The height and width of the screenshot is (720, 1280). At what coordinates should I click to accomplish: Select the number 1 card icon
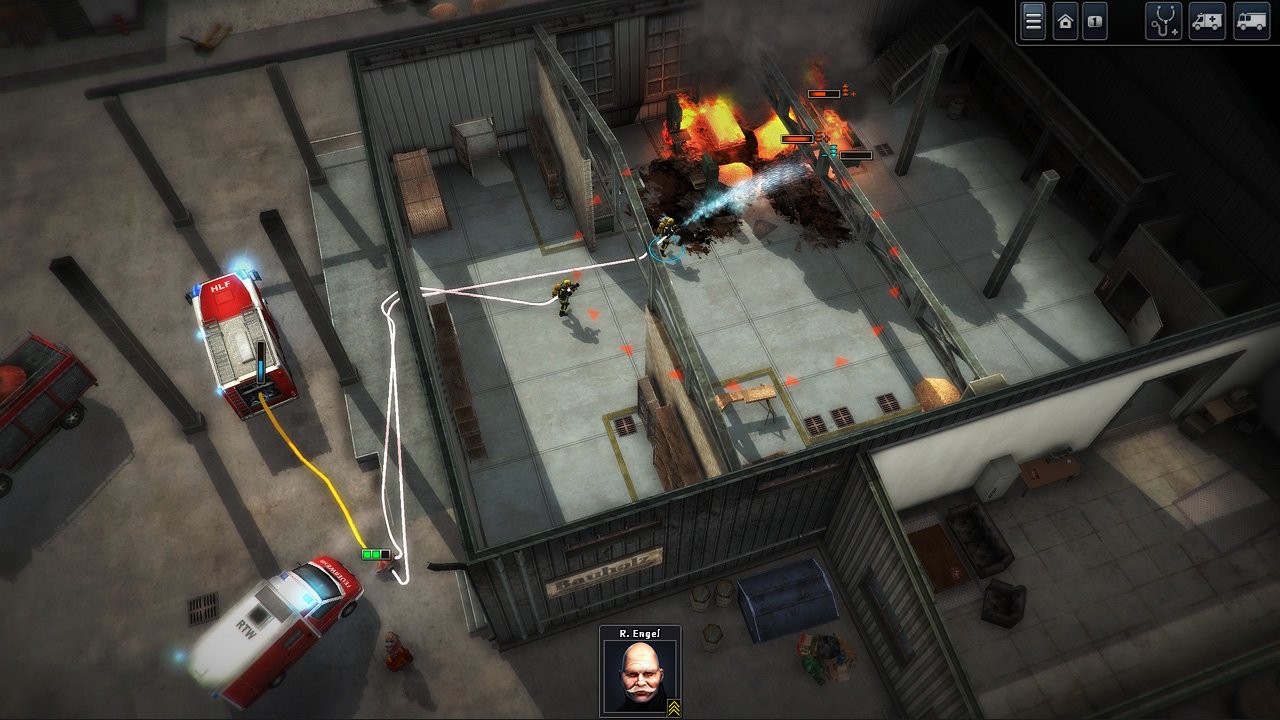pyautogui.click(x=1095, y=21)
